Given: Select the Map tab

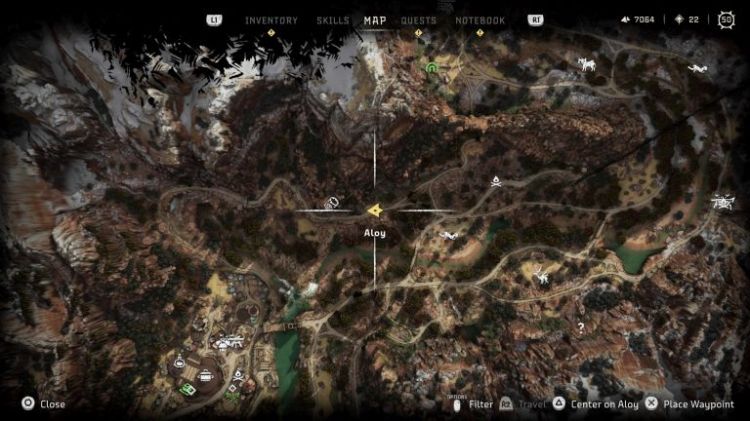Looking at the screenshot, I should [x=375, y=20].
